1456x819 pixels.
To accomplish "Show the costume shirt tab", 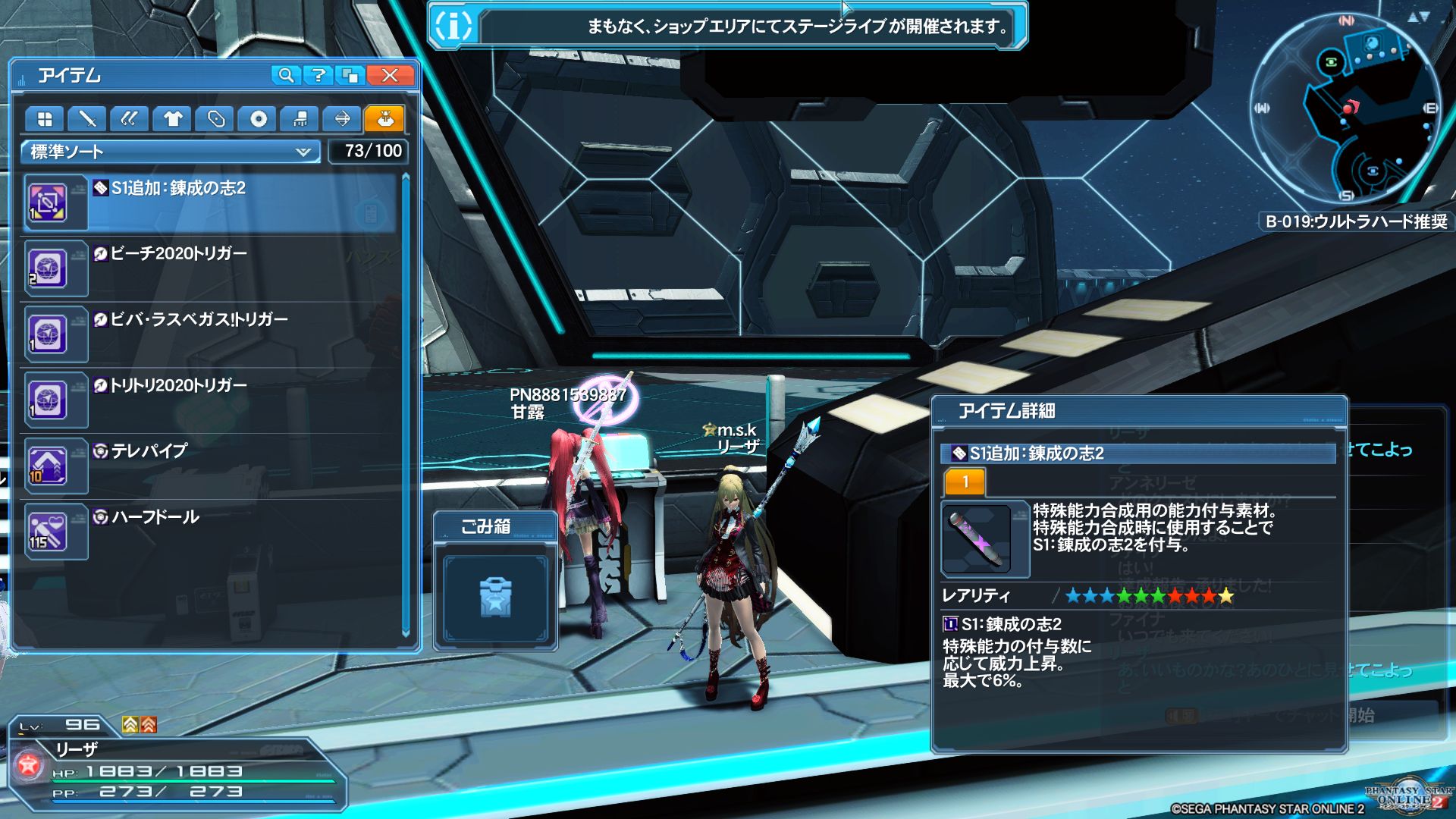I will pyautogui.click(x=173, y=119).
